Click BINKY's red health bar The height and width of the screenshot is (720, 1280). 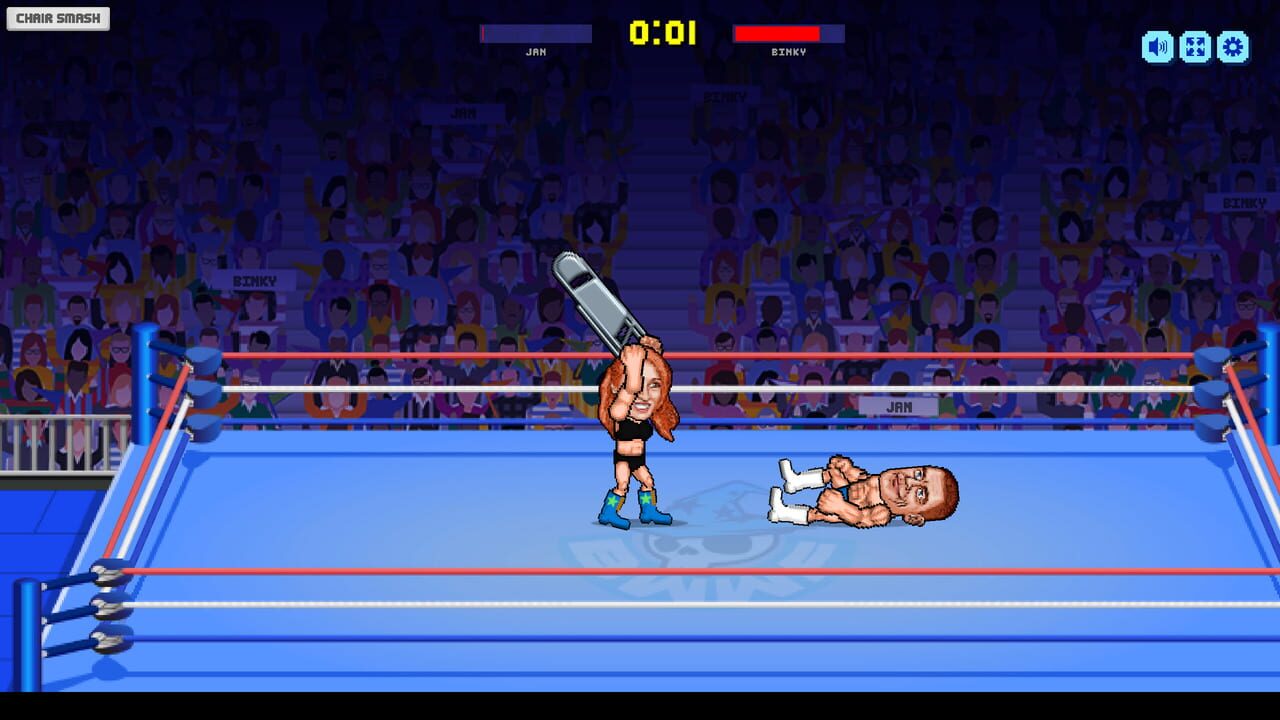789,33
